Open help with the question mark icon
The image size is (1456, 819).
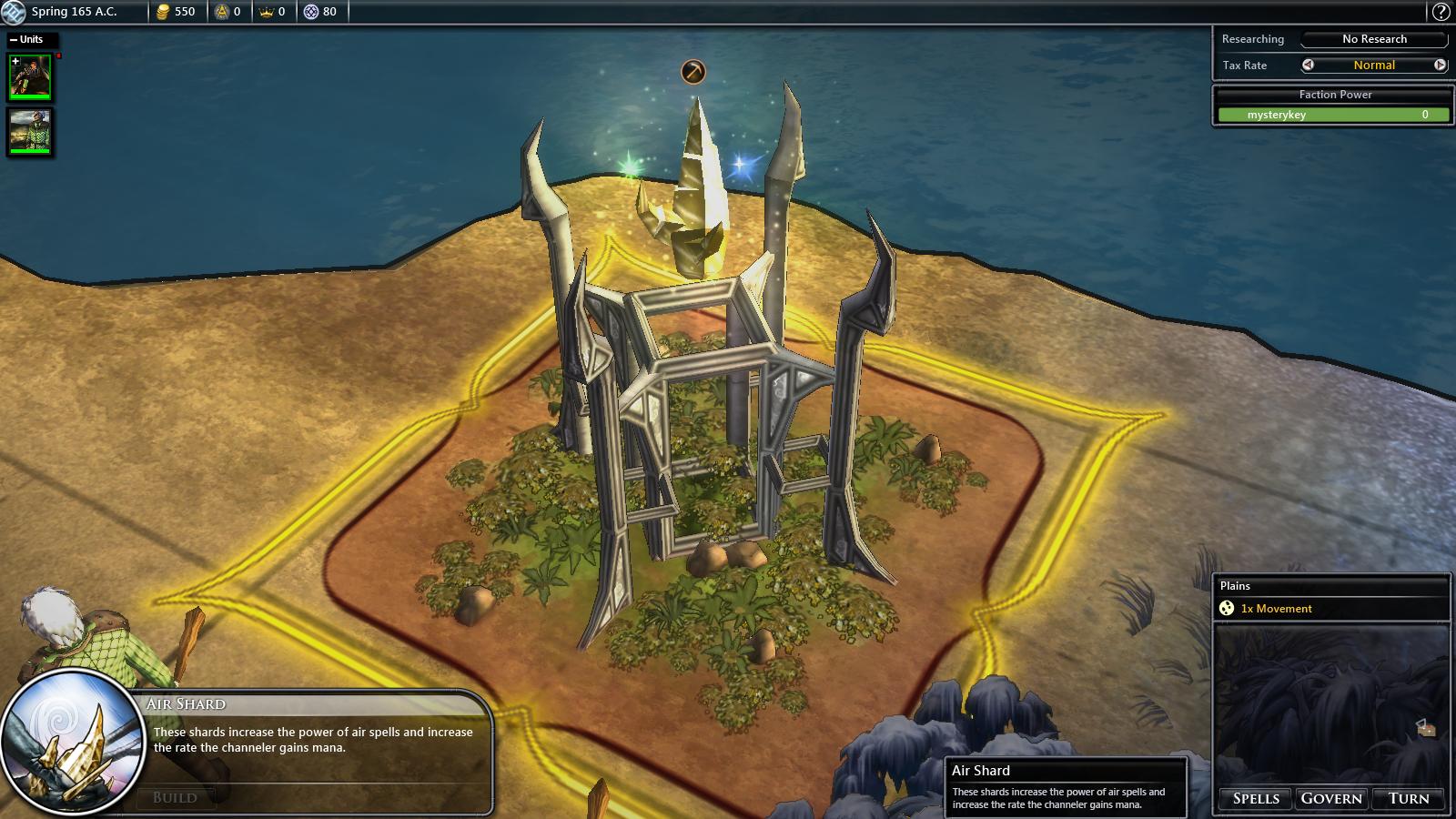click(x=1441, y=12)
